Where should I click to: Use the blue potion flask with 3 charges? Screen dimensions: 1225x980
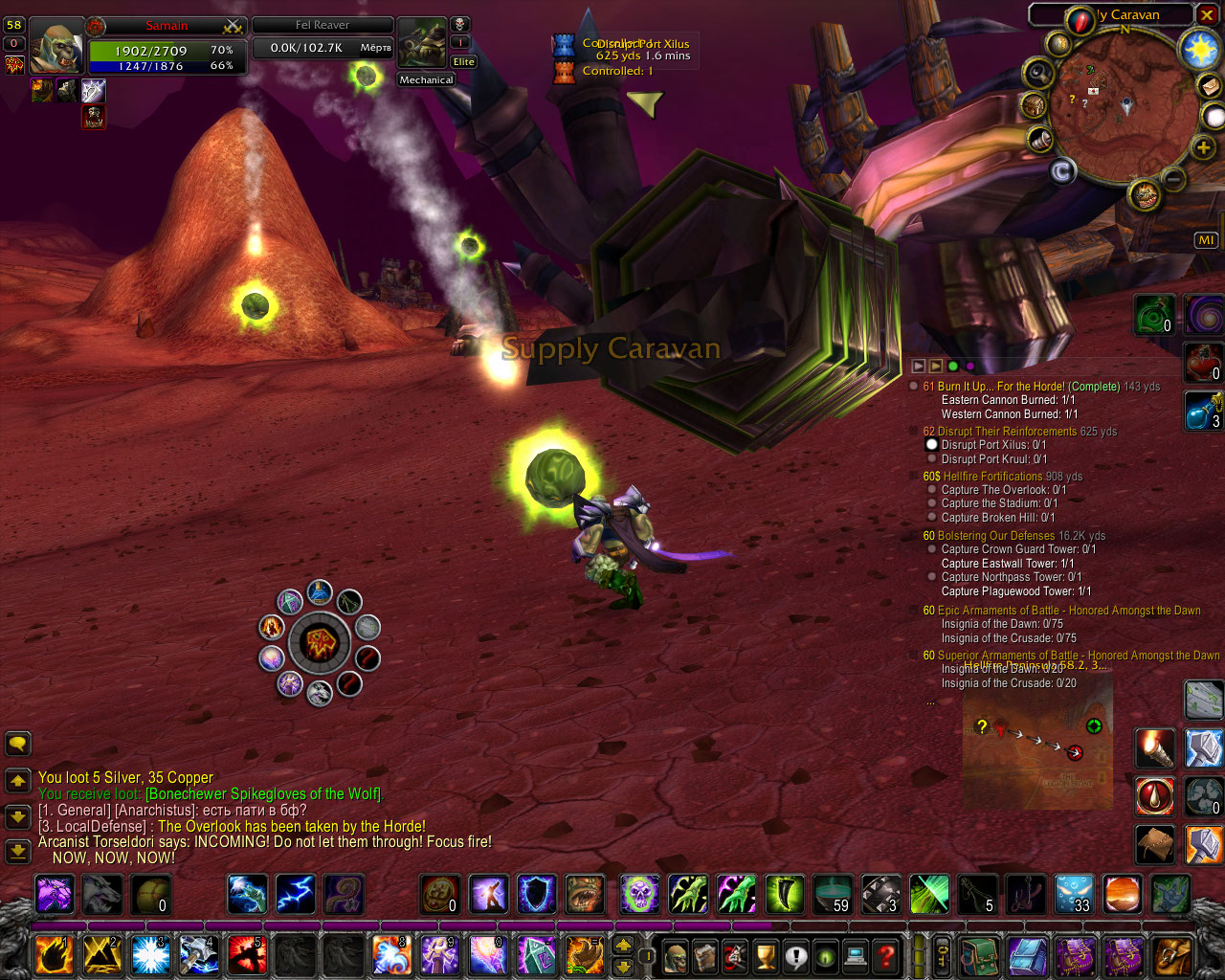[1203, 410]
